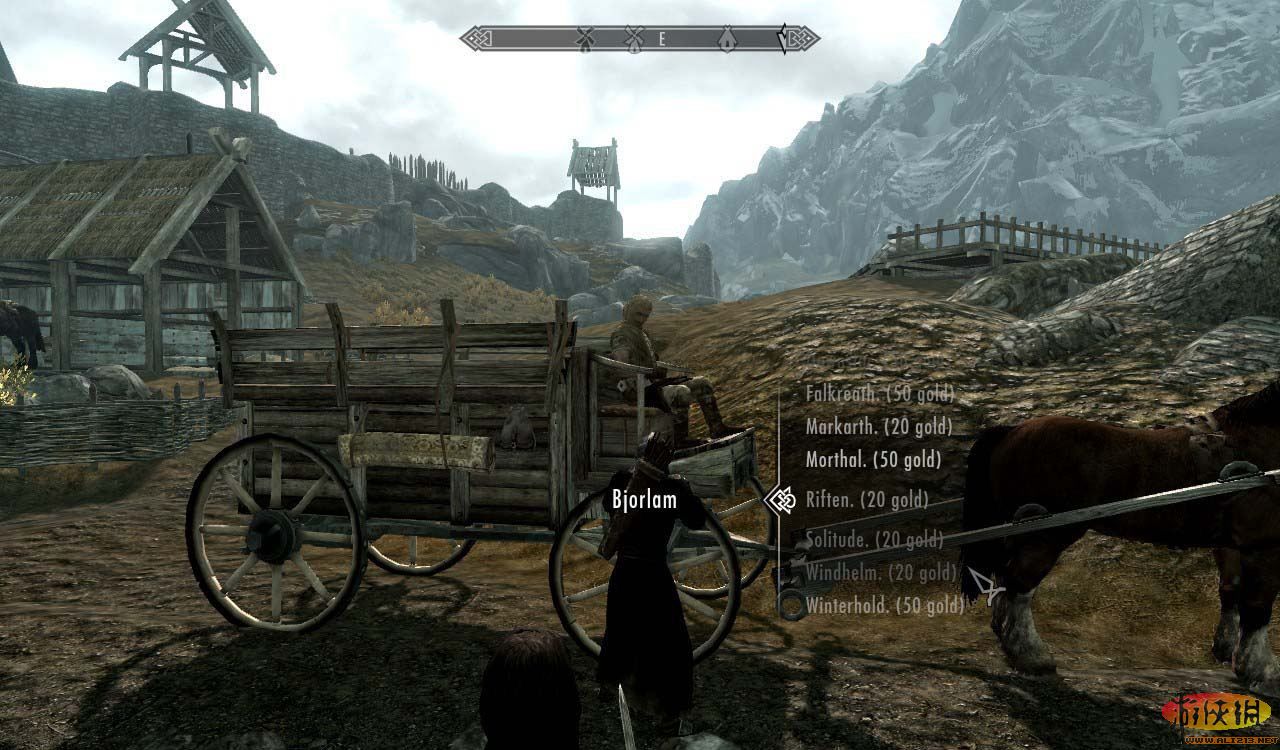Select Markarth for 20 gold
This screenshot has width=1280, height=750.
pyautogui.click(x=878, y=427)
